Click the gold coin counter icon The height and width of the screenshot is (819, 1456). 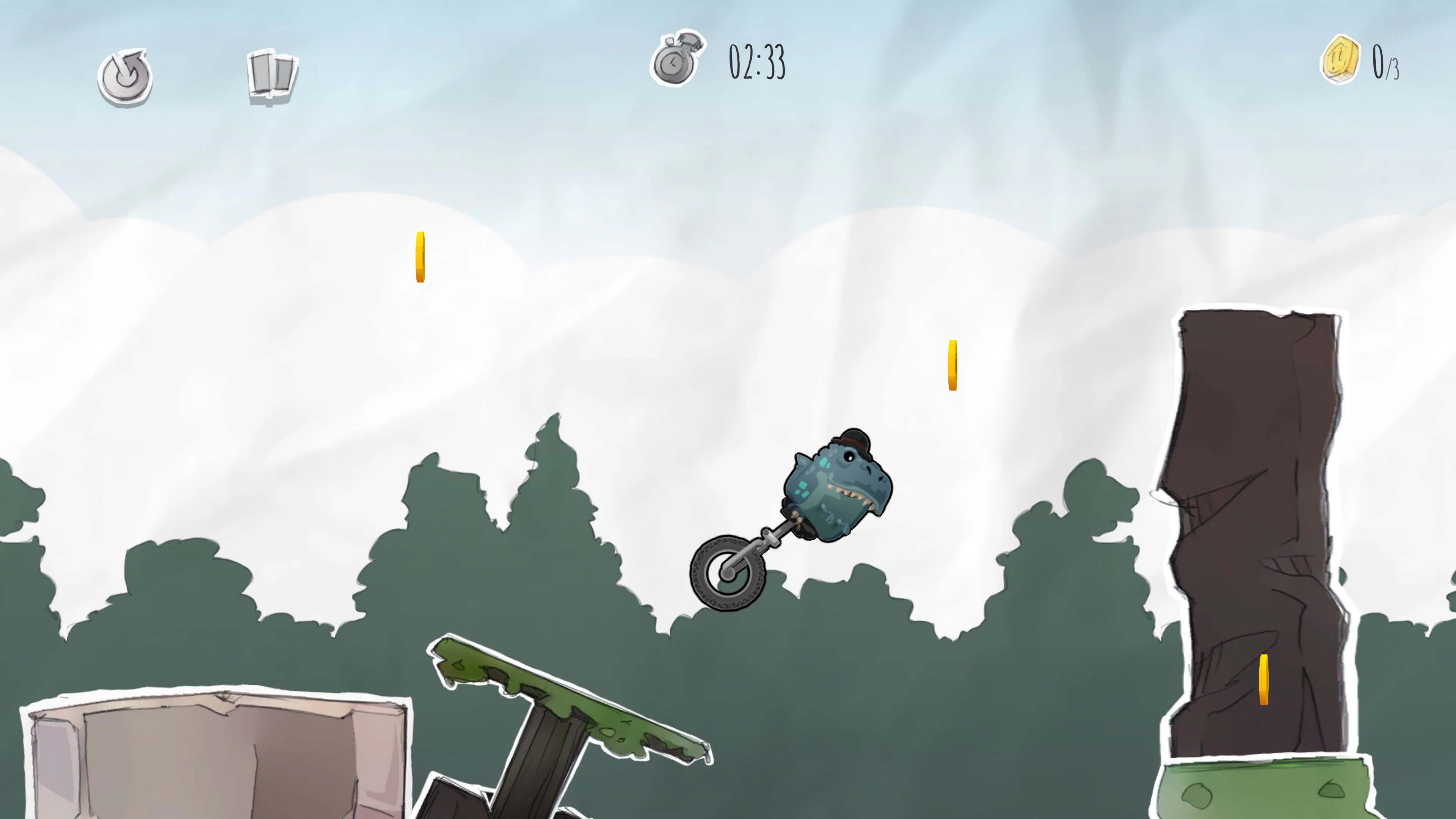tap(1341, 60)
